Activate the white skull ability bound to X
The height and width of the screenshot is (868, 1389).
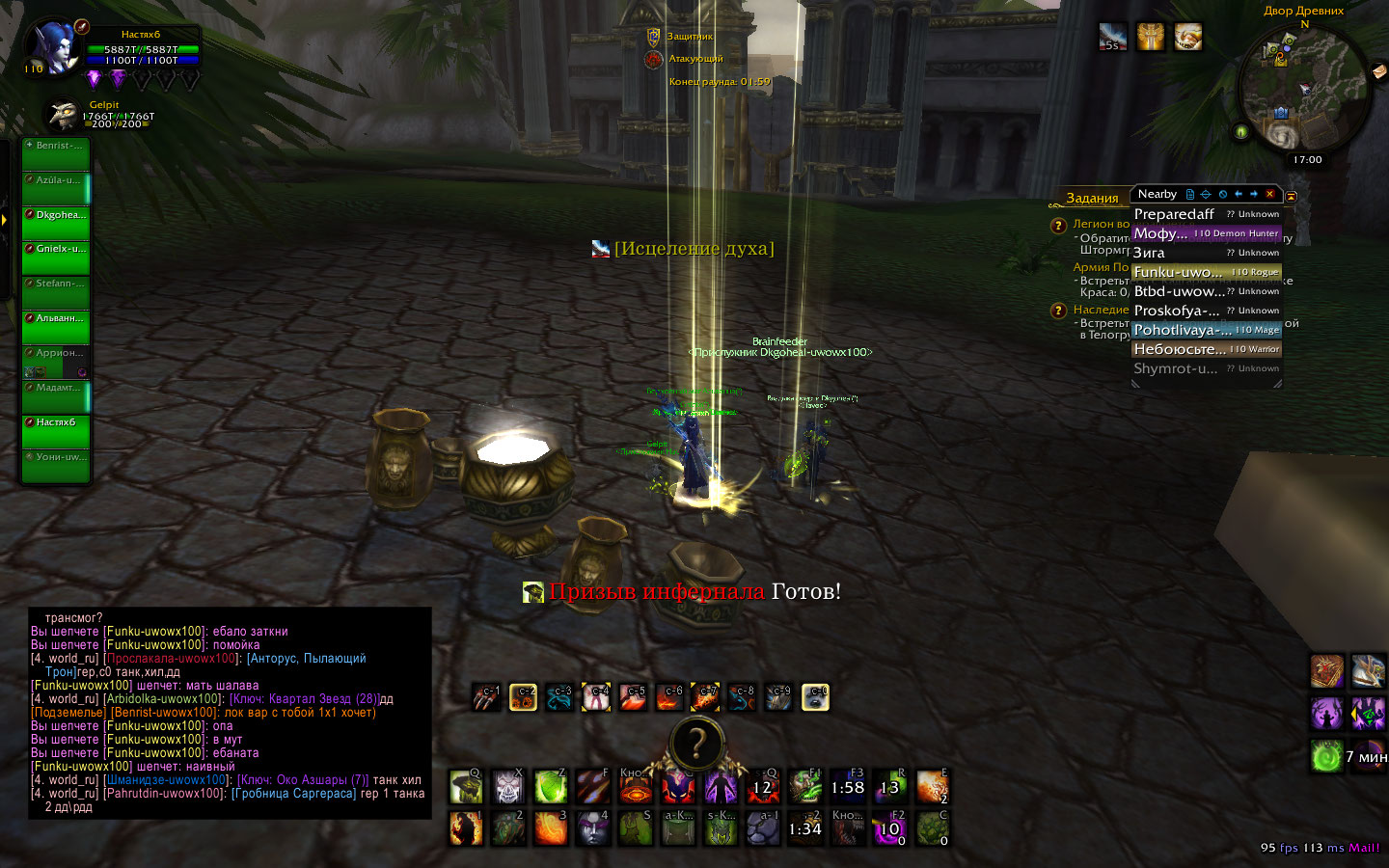pyautogui.click(x=508, y=788)
